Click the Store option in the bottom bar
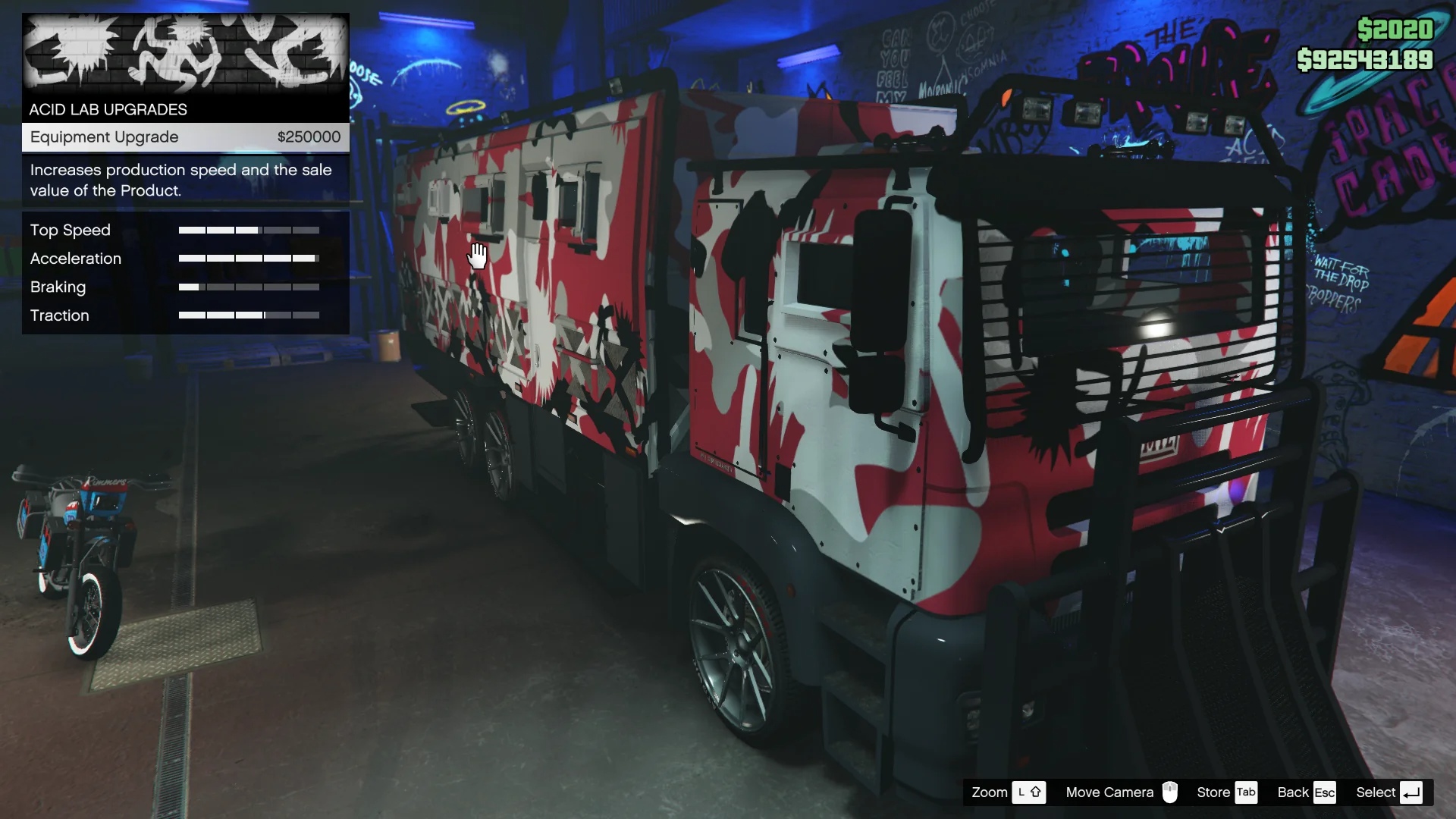The height and width of the screenshot is (819, 1456). [x=1212, y=792]
